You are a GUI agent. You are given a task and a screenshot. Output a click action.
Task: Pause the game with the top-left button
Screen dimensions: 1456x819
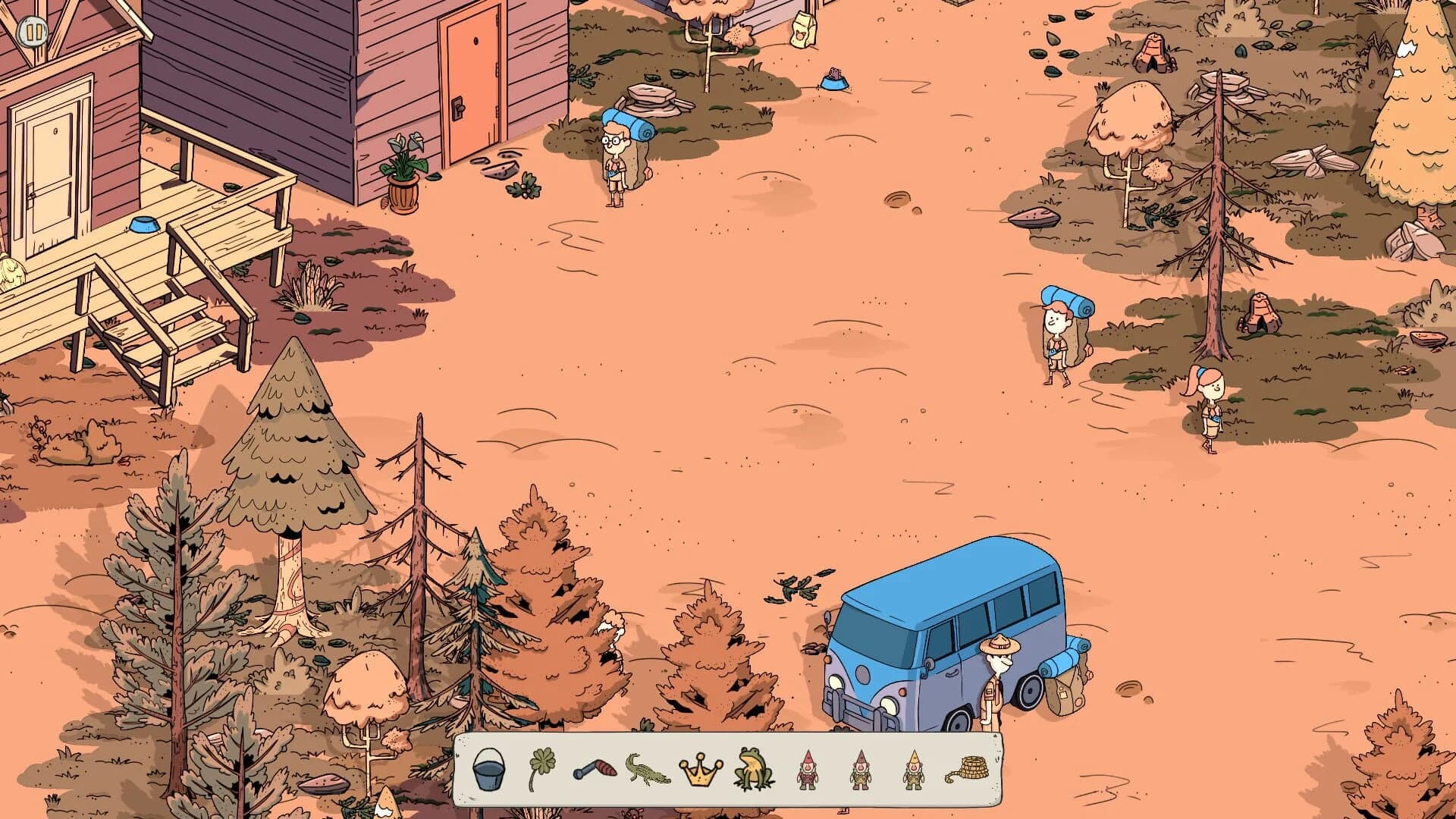tap(33, 33)
